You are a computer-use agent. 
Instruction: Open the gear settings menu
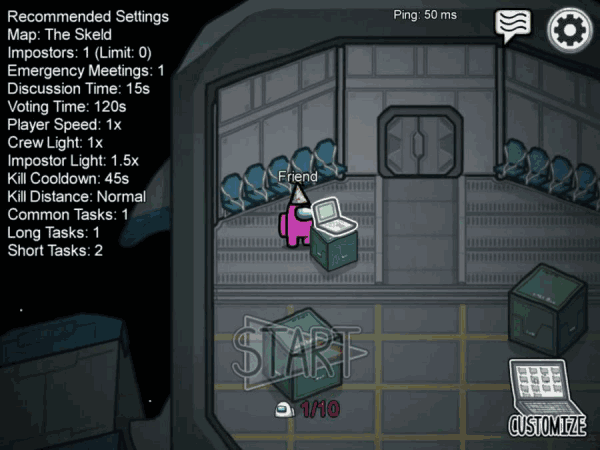pyautogui.click(x=570, y=28)
